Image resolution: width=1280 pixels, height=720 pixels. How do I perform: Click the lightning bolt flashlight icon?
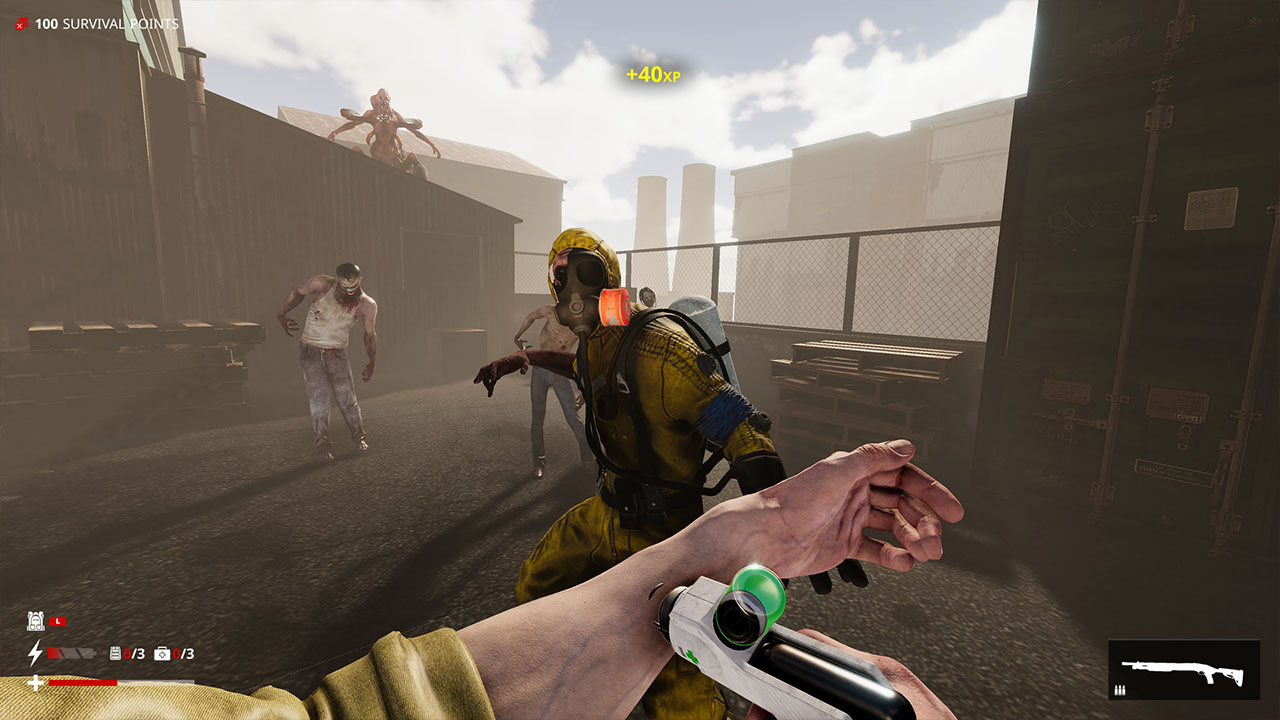[36, 653]
